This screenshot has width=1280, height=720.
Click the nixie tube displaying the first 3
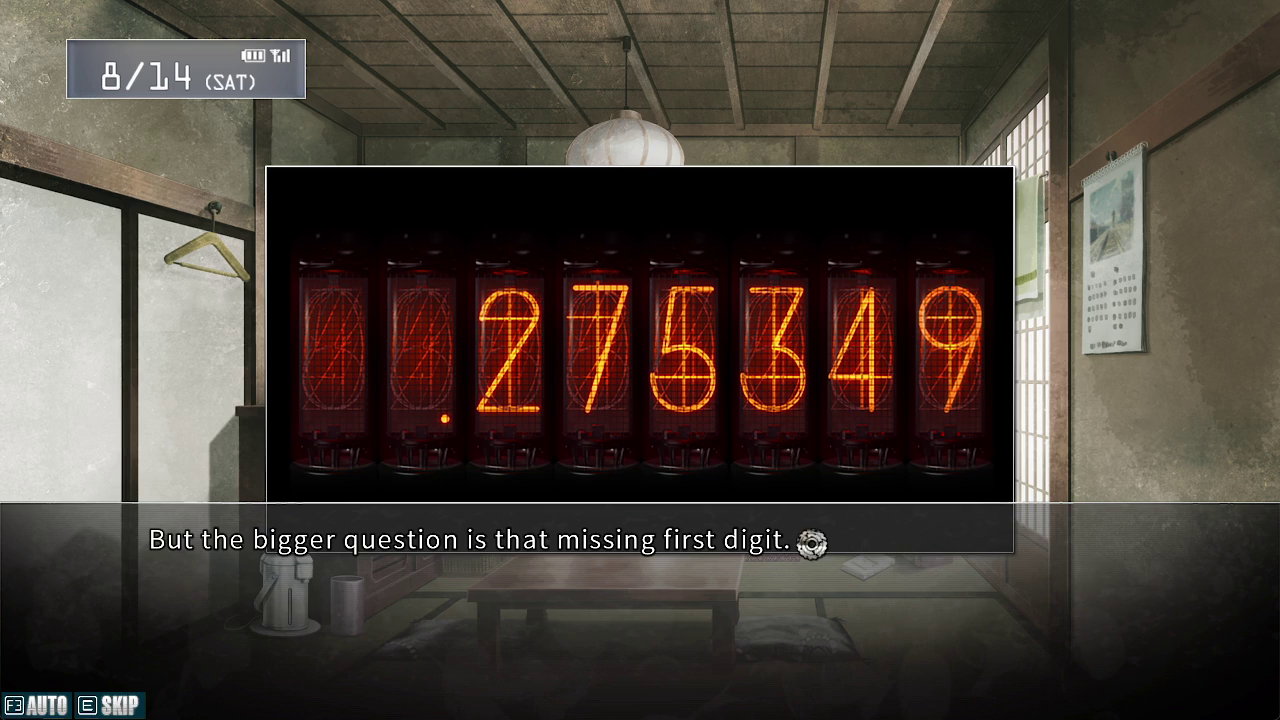[x=775, y=345]
